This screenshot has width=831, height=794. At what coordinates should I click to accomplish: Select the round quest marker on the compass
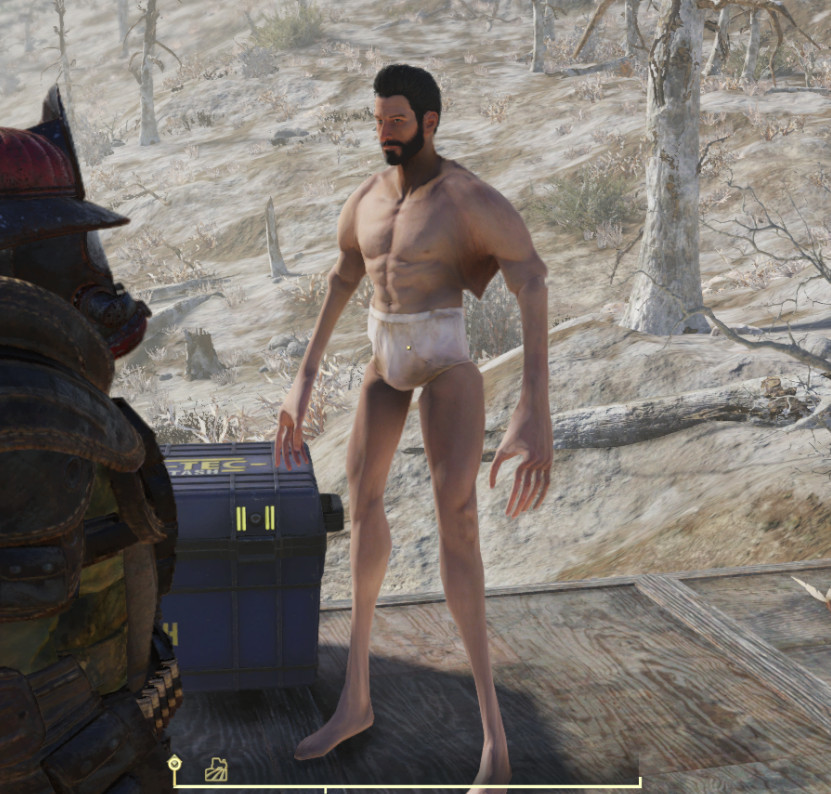tap(175, 765)
